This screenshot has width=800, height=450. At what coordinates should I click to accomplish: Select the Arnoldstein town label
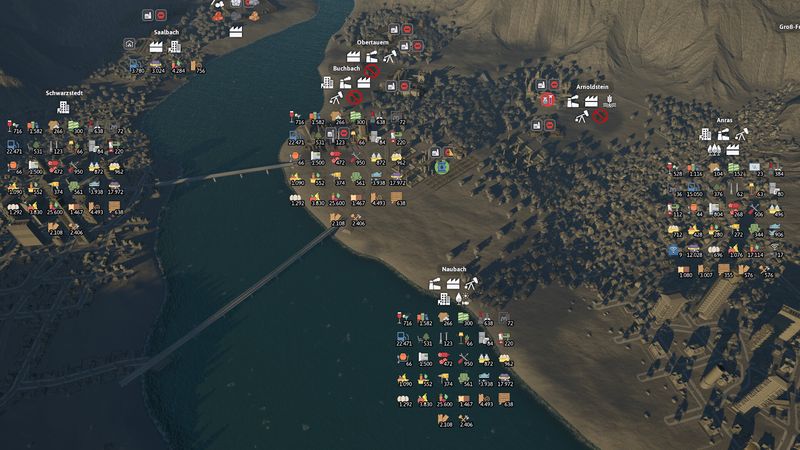click(590, 87)
